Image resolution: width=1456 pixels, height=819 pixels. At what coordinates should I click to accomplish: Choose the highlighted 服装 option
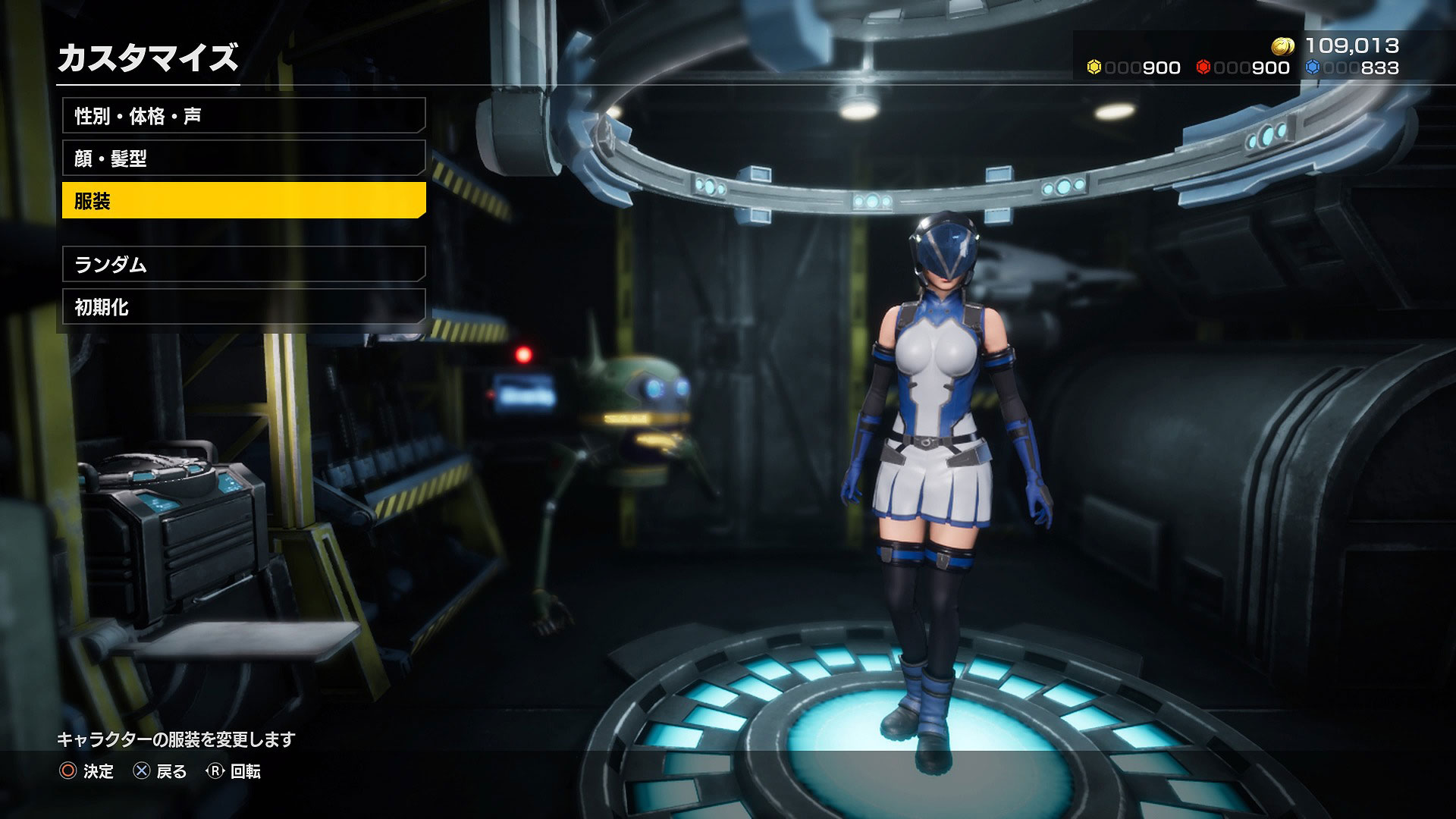pyautogui.click(x=243, y=200)
